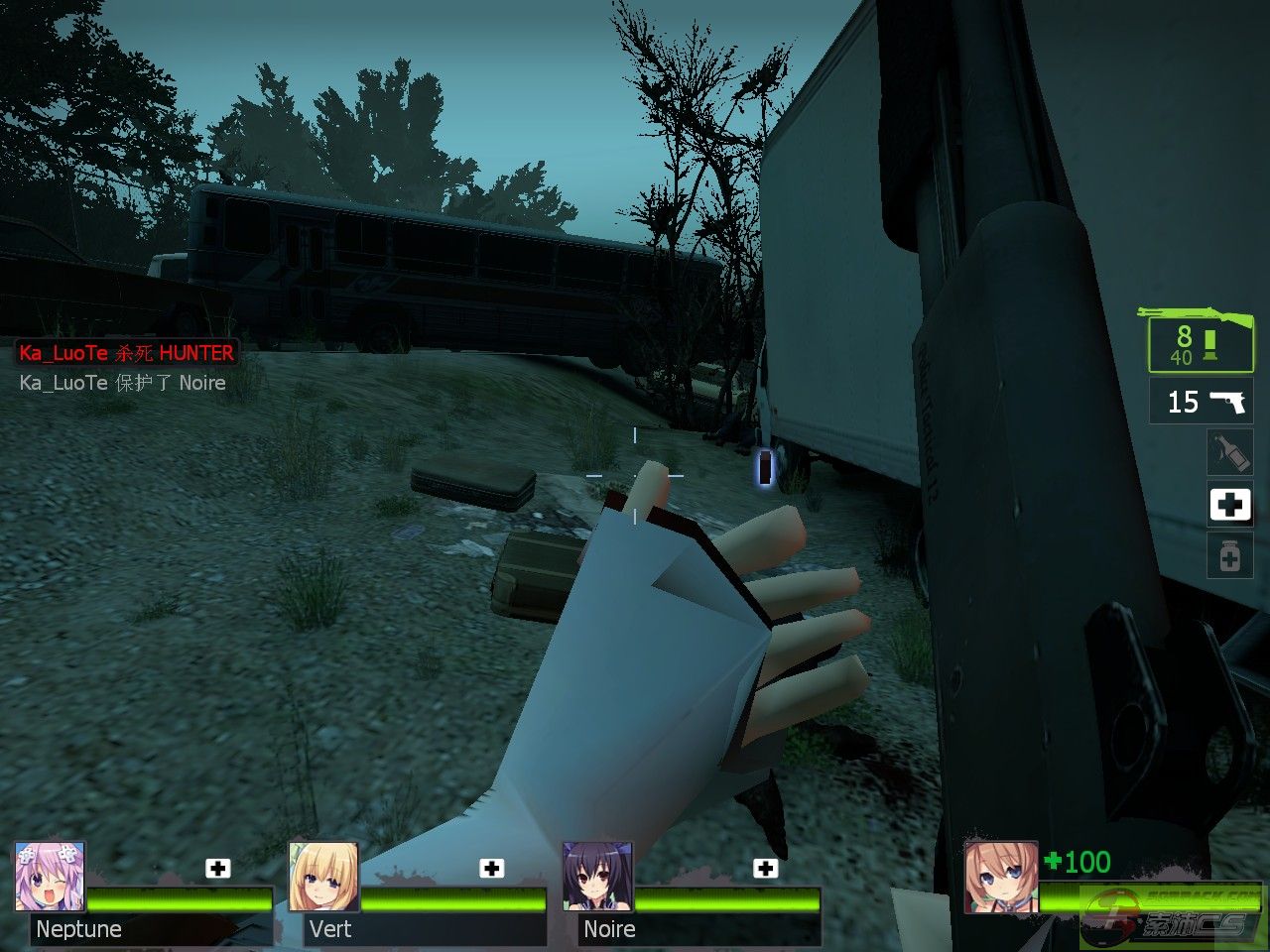Pick the pain pills bottle slot
This screenshot has width=1270, height=952.
click(x=1229, y=556)
